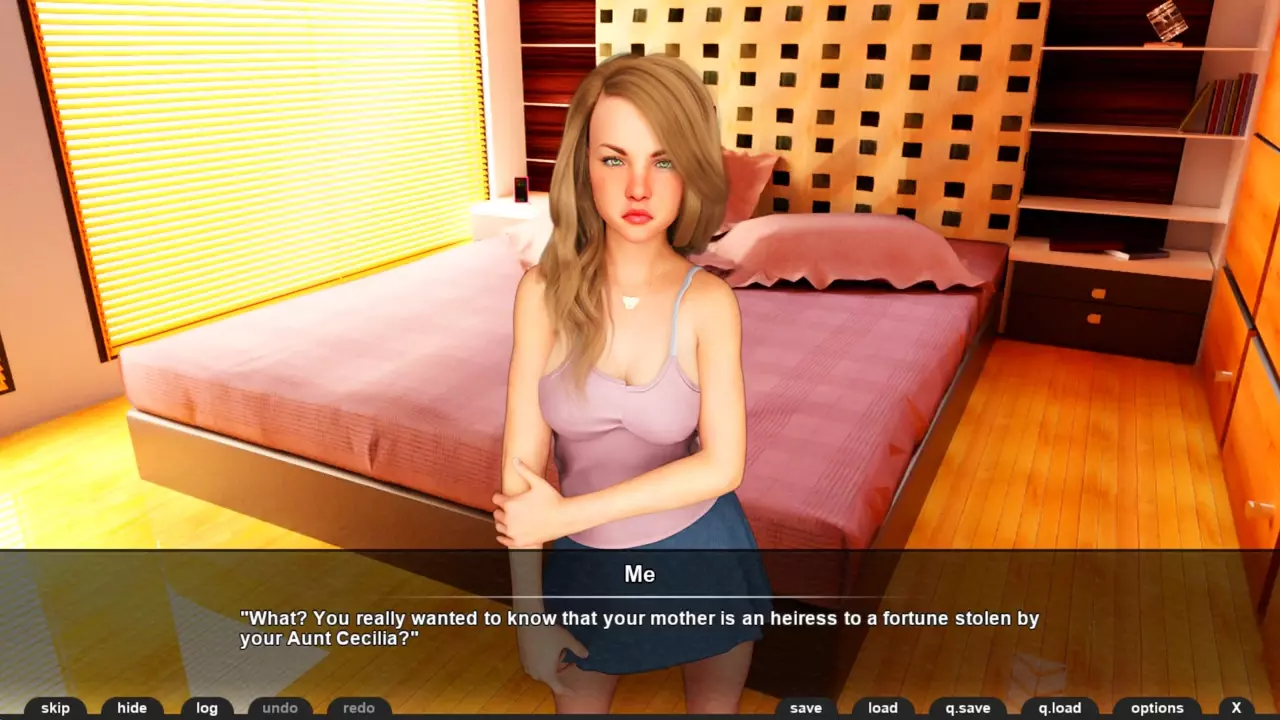Redo the dialogue step
Screen dimensions: 1280x720
[x=359, y=708]
